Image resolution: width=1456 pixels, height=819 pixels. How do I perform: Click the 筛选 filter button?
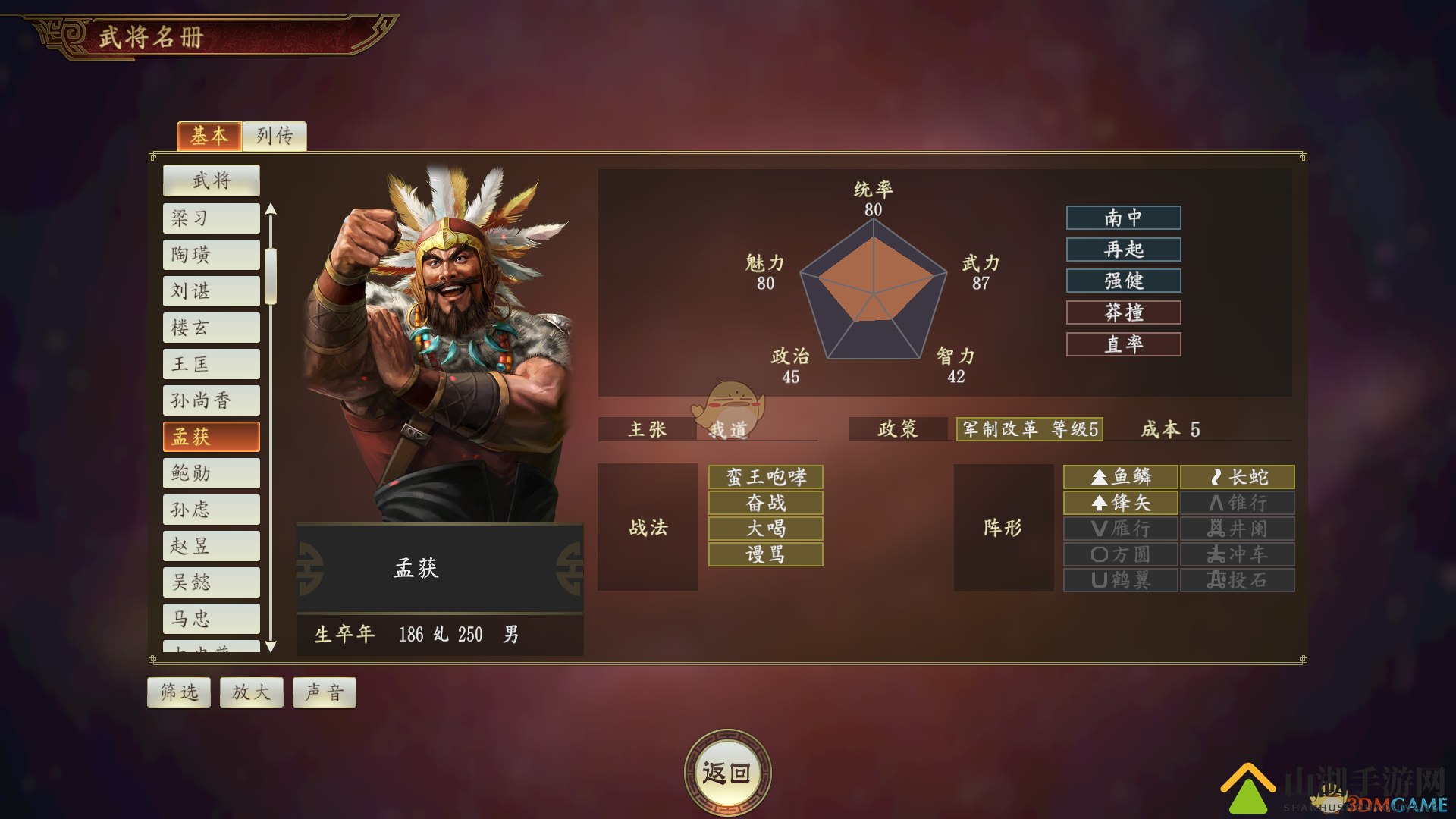pos(179,692)
